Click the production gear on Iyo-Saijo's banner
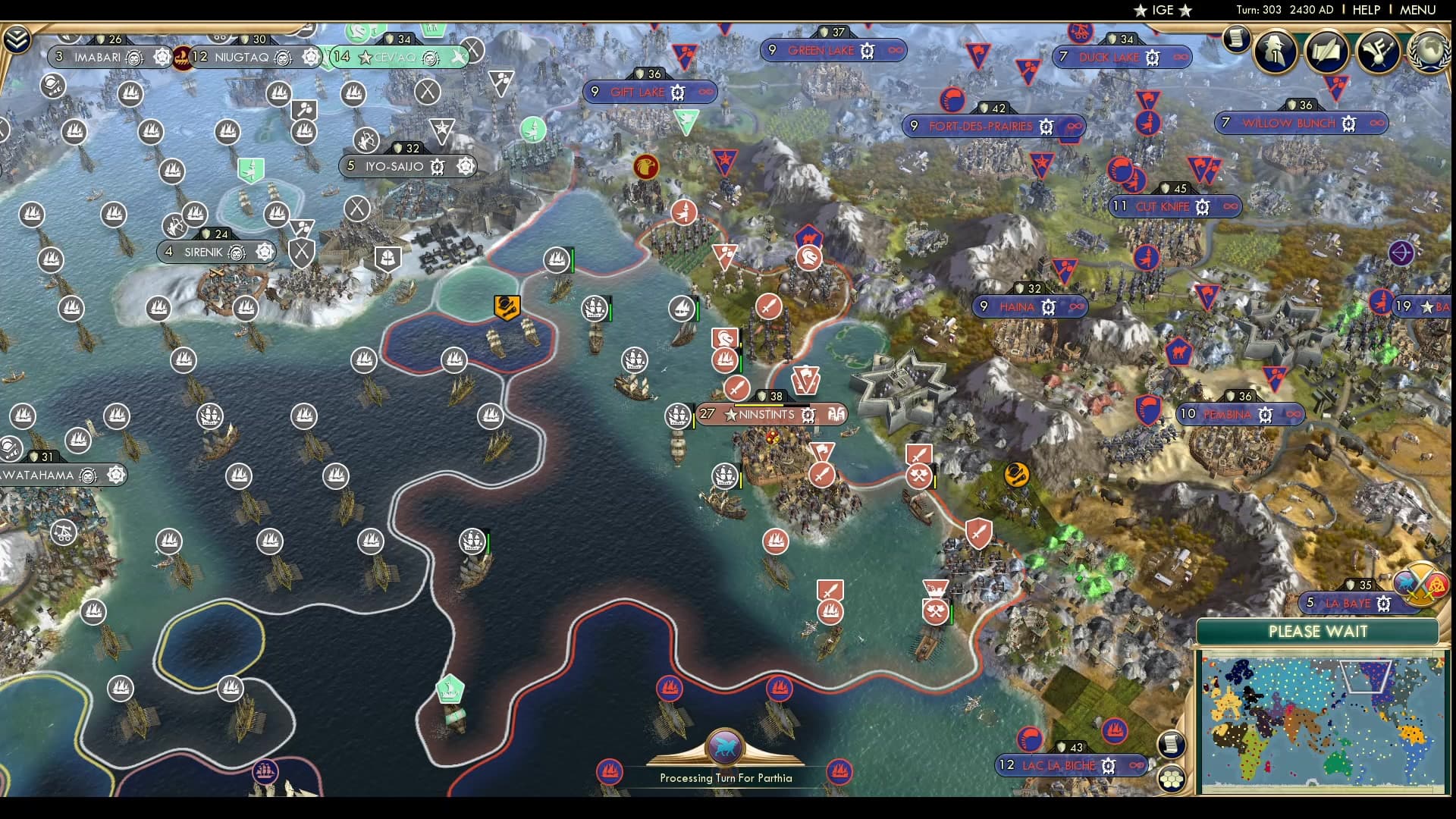This screenshot has height=819, width=1456. 436,165
